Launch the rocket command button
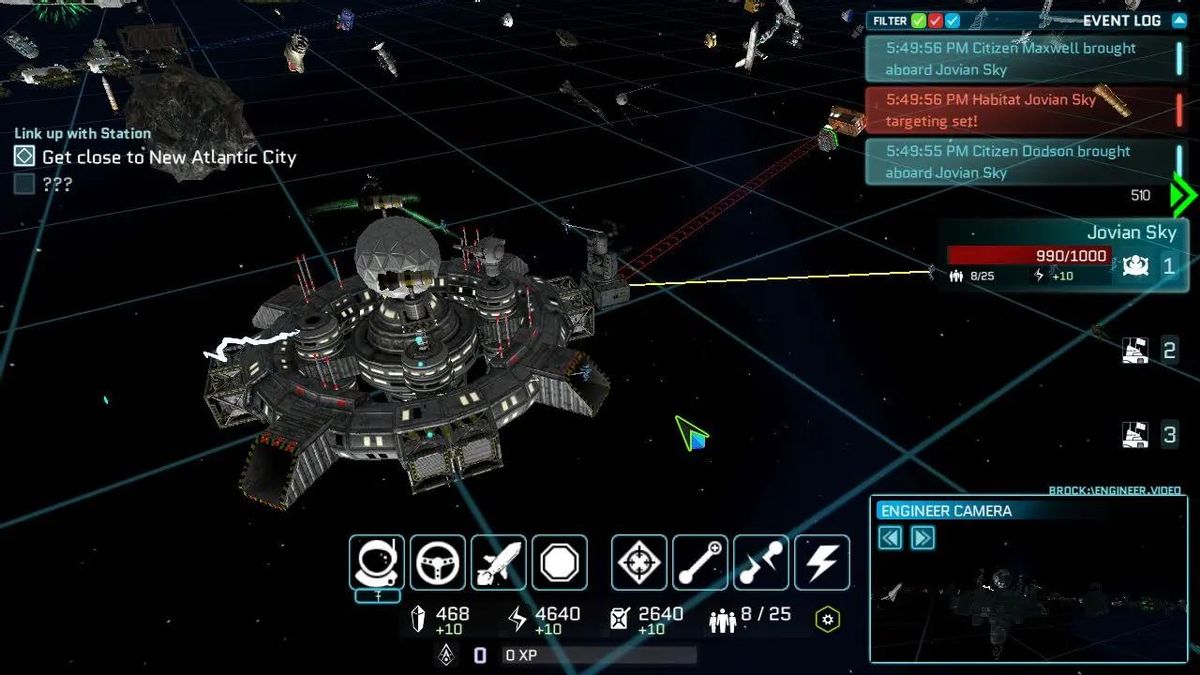Screen dimensions: 1200x675 tap(498, 562)
